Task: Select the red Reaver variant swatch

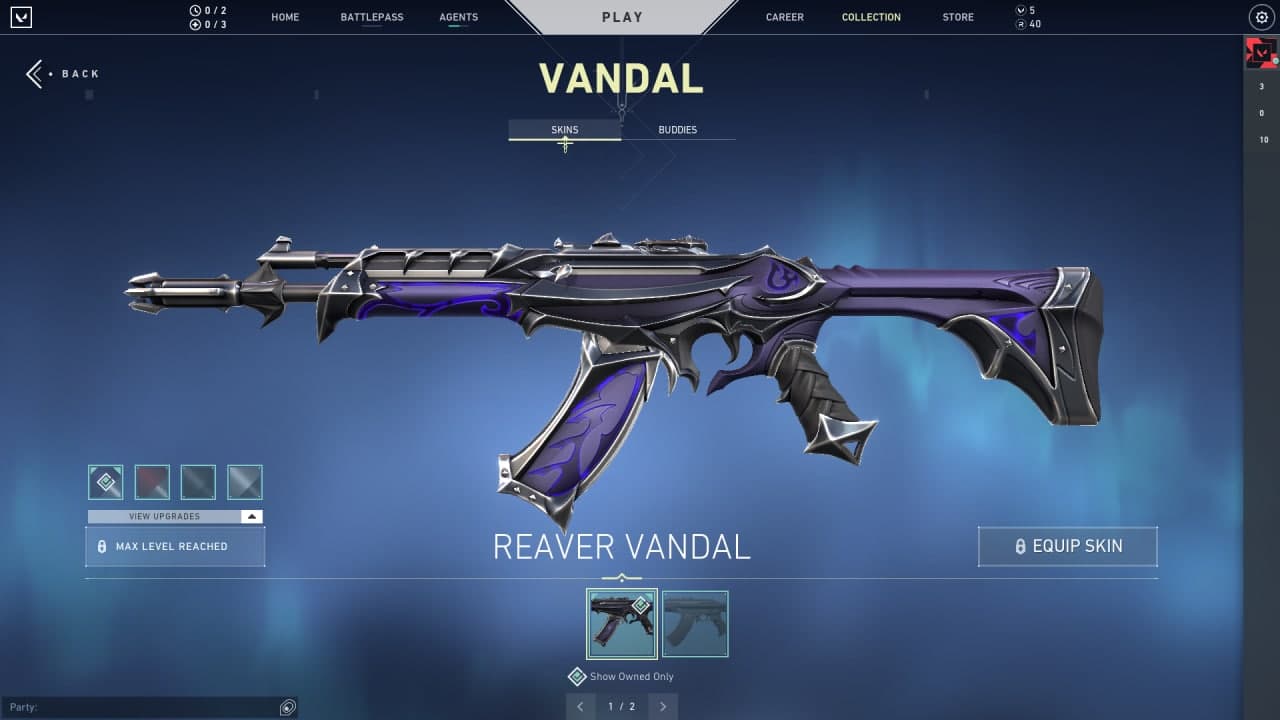Action: coord(151,481)
